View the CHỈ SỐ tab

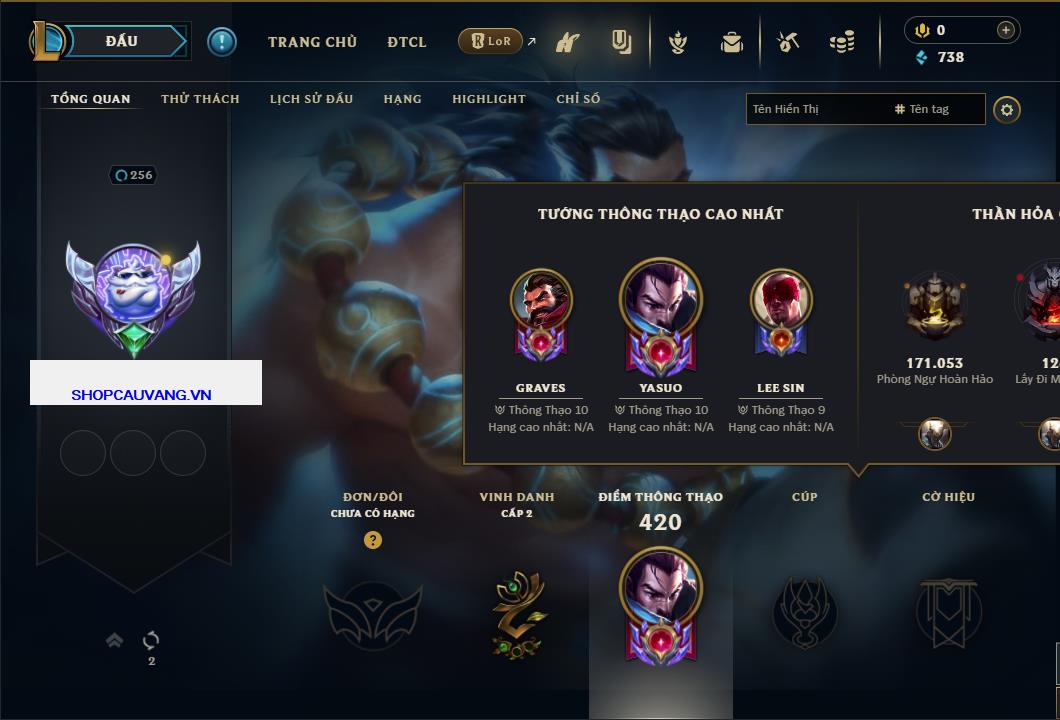point(578,99)
